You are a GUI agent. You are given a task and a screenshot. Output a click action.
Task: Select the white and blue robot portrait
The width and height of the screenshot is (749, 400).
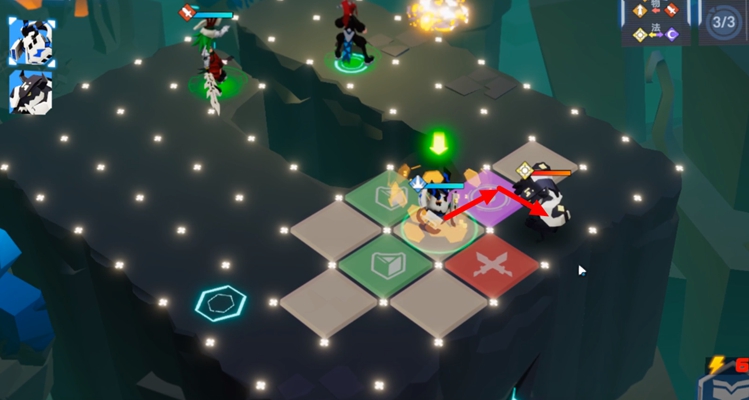pos(31,42)
